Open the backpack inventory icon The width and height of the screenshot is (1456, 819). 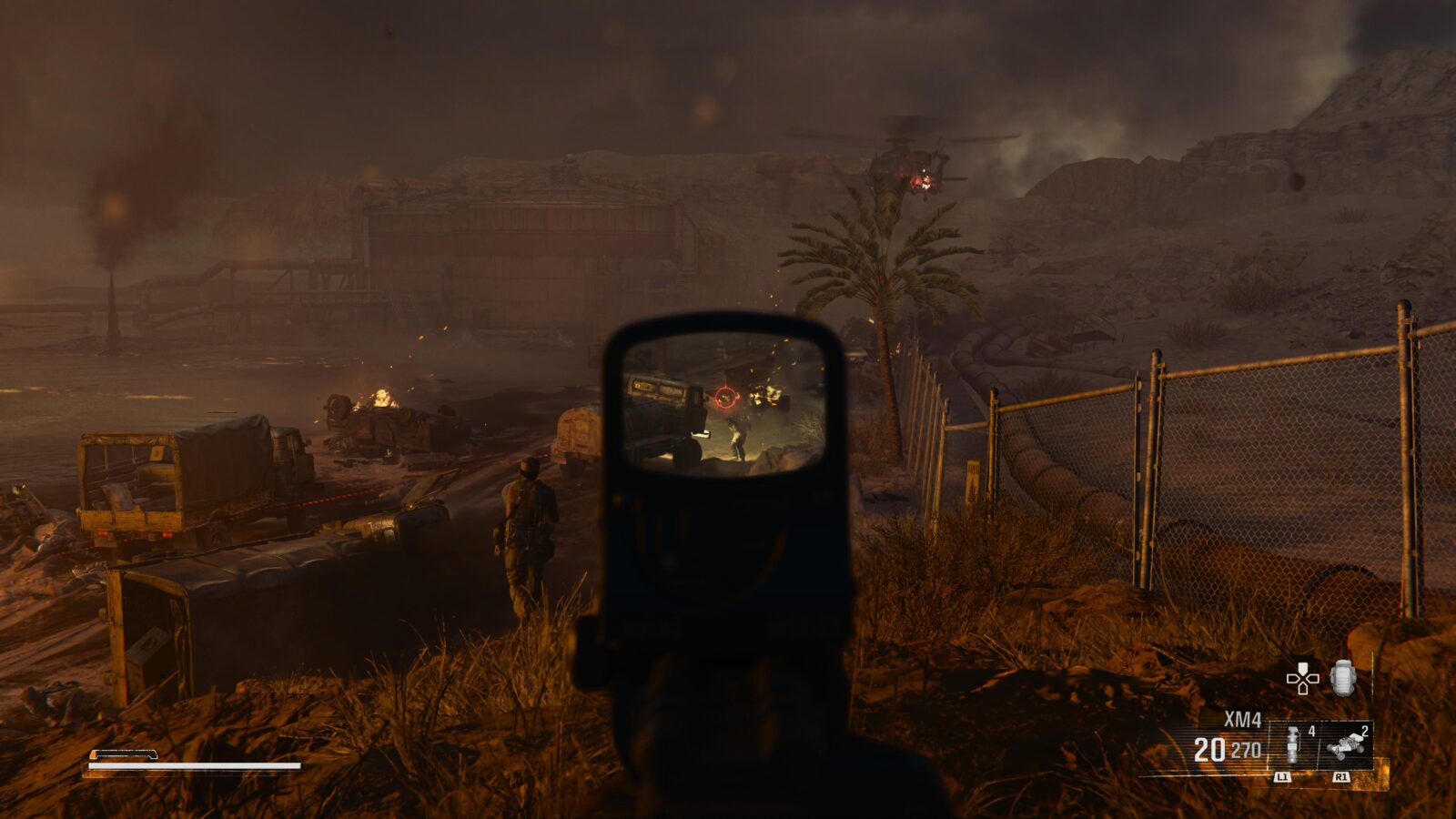click(1343, 678)
